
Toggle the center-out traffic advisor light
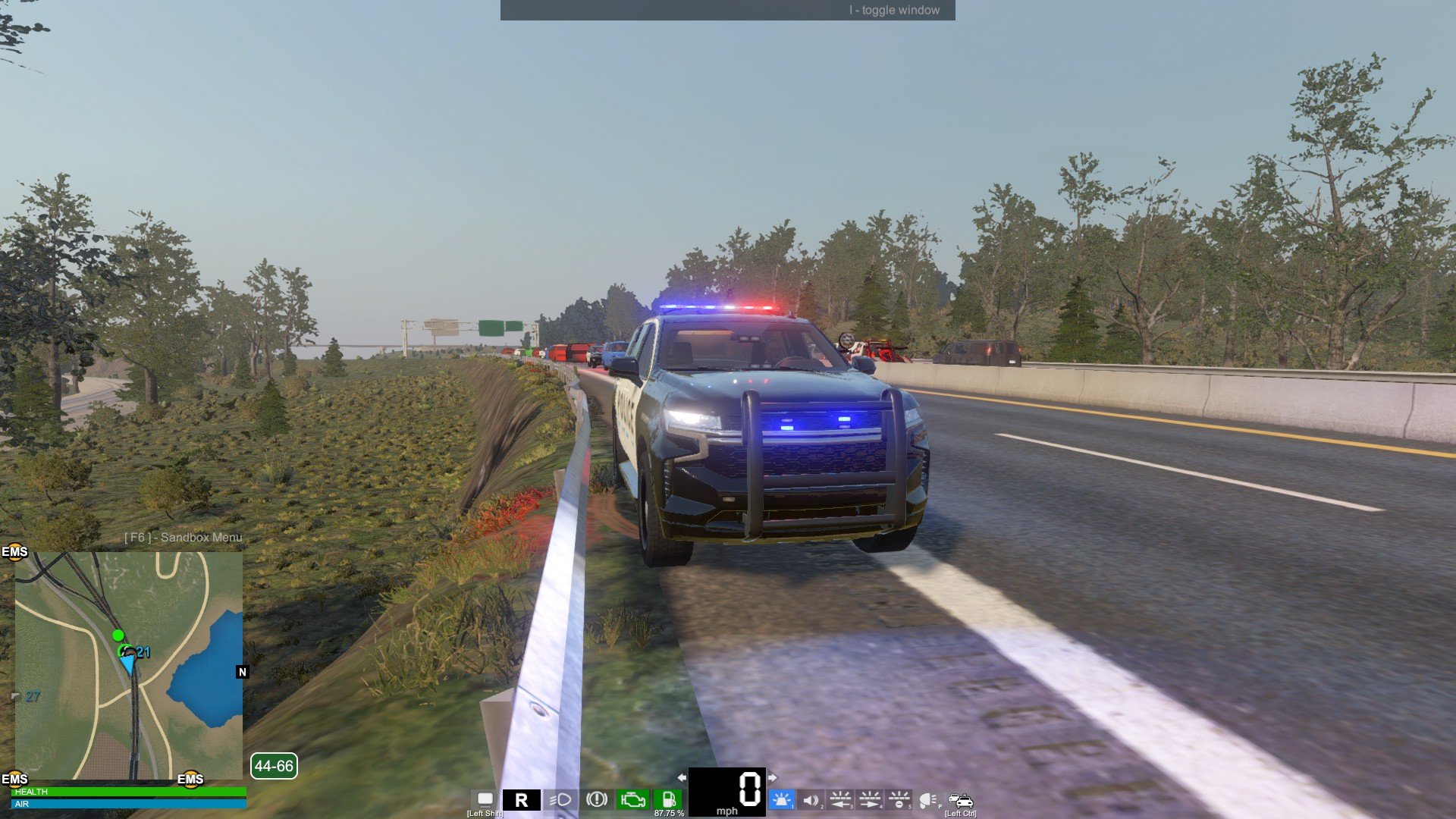[x=899, y=799]
